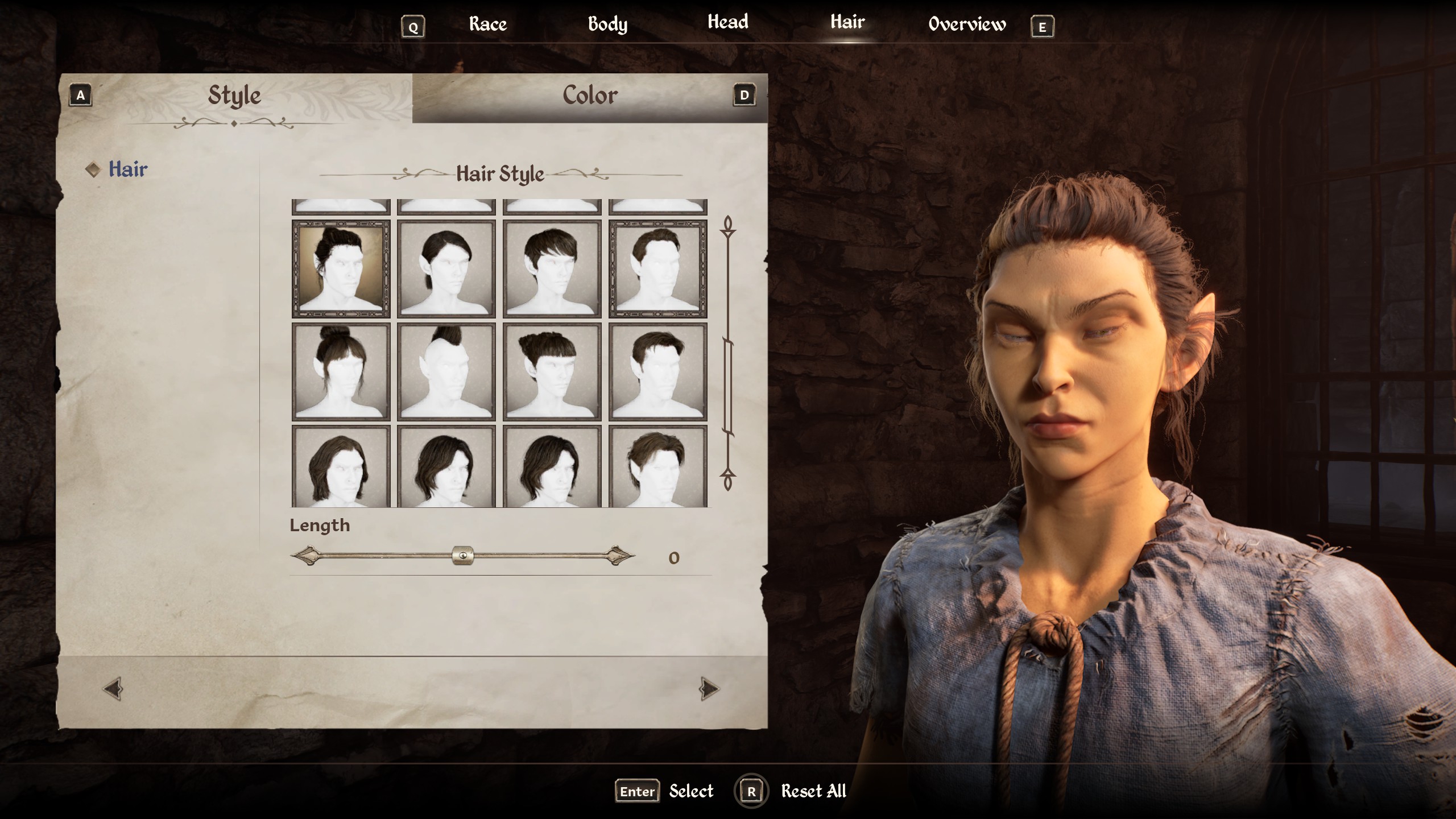Switch to the Race tab

point(487,24)
